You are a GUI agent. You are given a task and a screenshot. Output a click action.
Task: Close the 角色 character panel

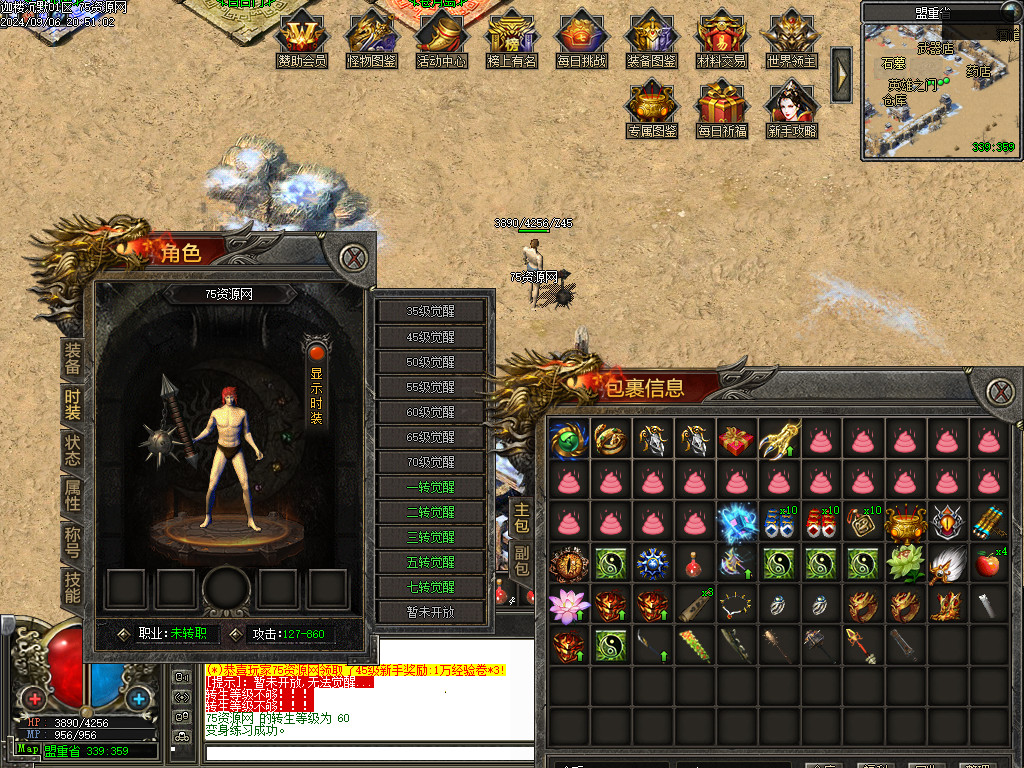pyautogui.click(x=352, y=258)
